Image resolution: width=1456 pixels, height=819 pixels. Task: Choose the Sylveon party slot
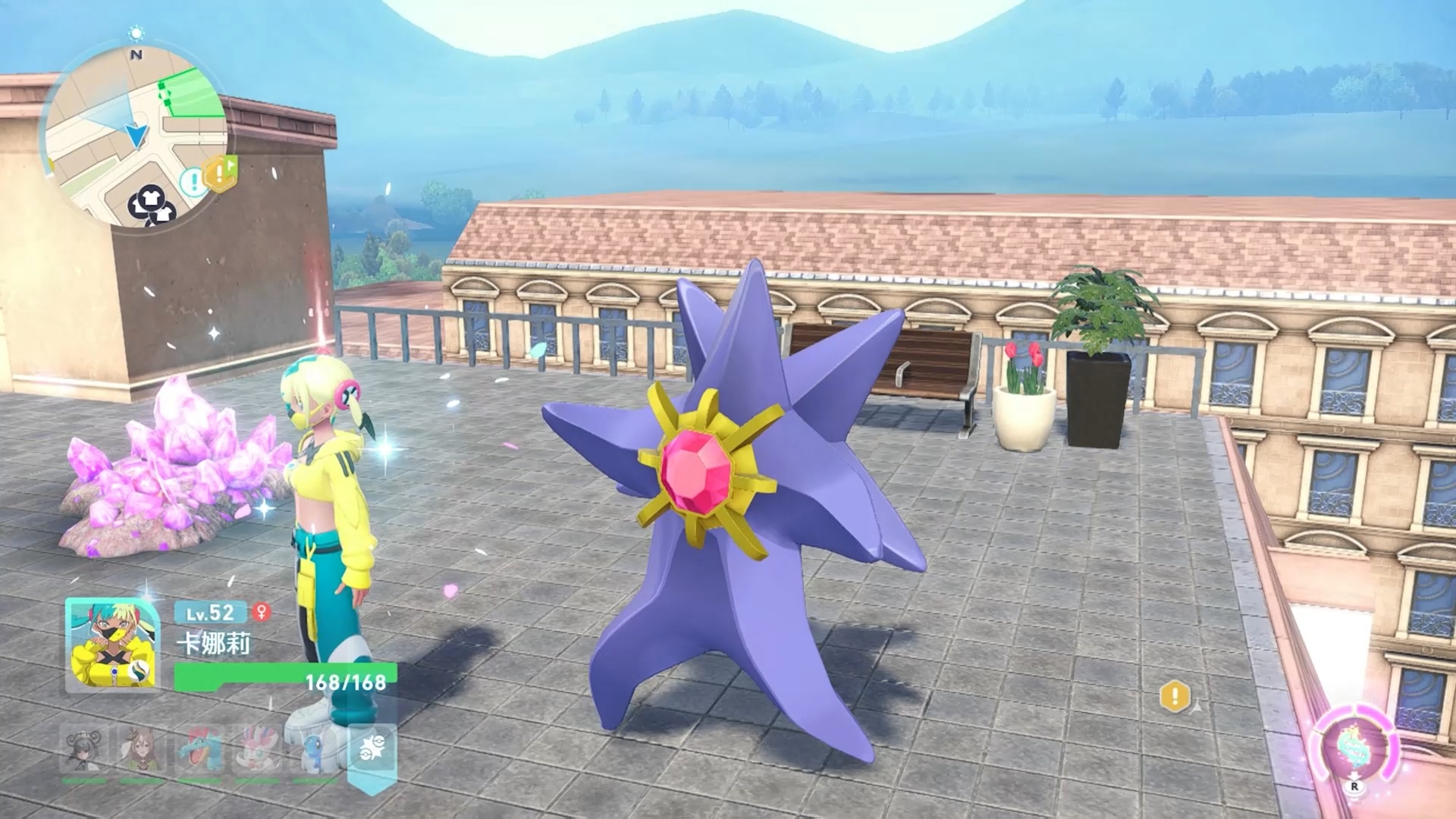click(259, 750)
